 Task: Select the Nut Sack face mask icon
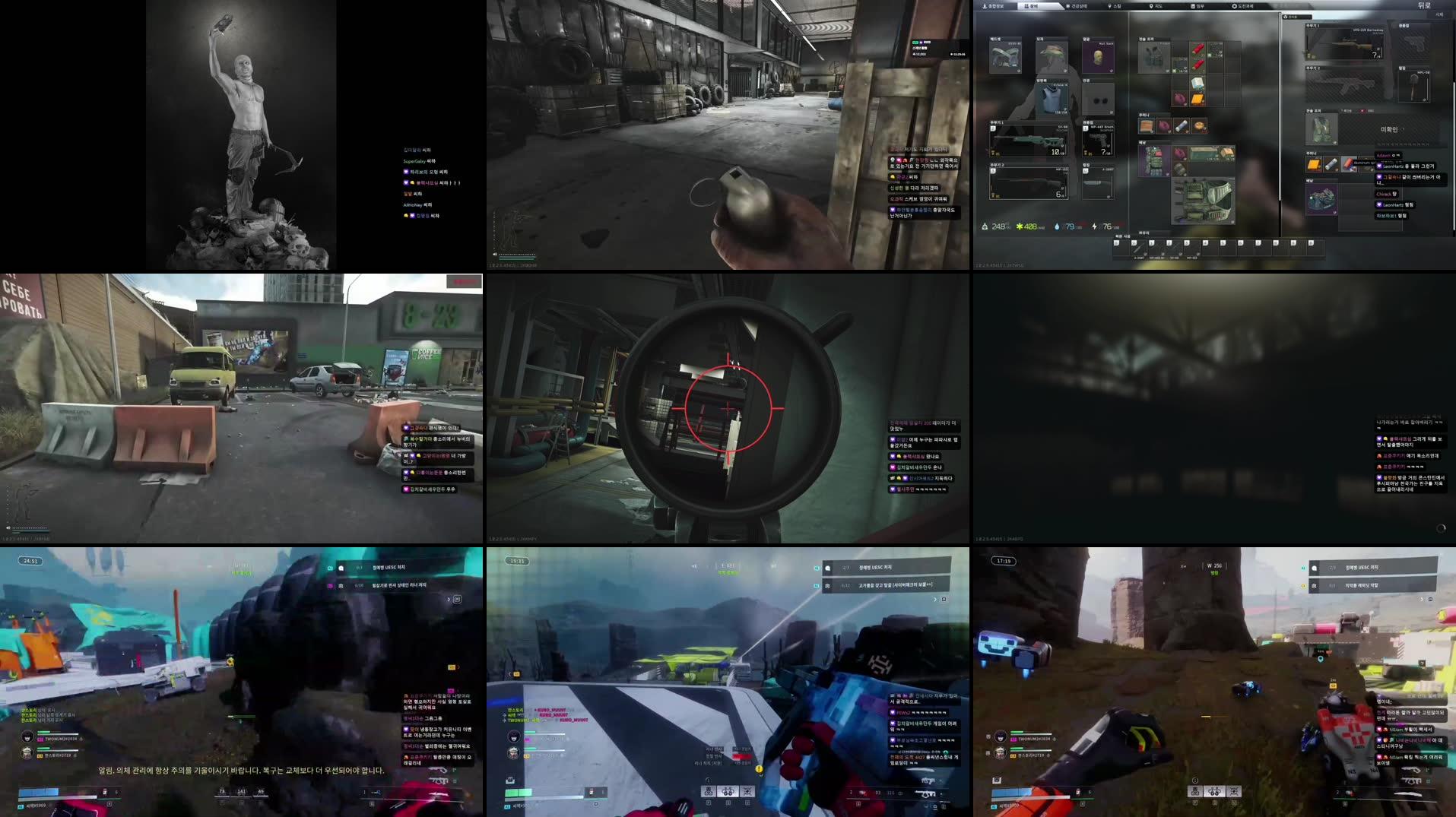coord(1097,57)
